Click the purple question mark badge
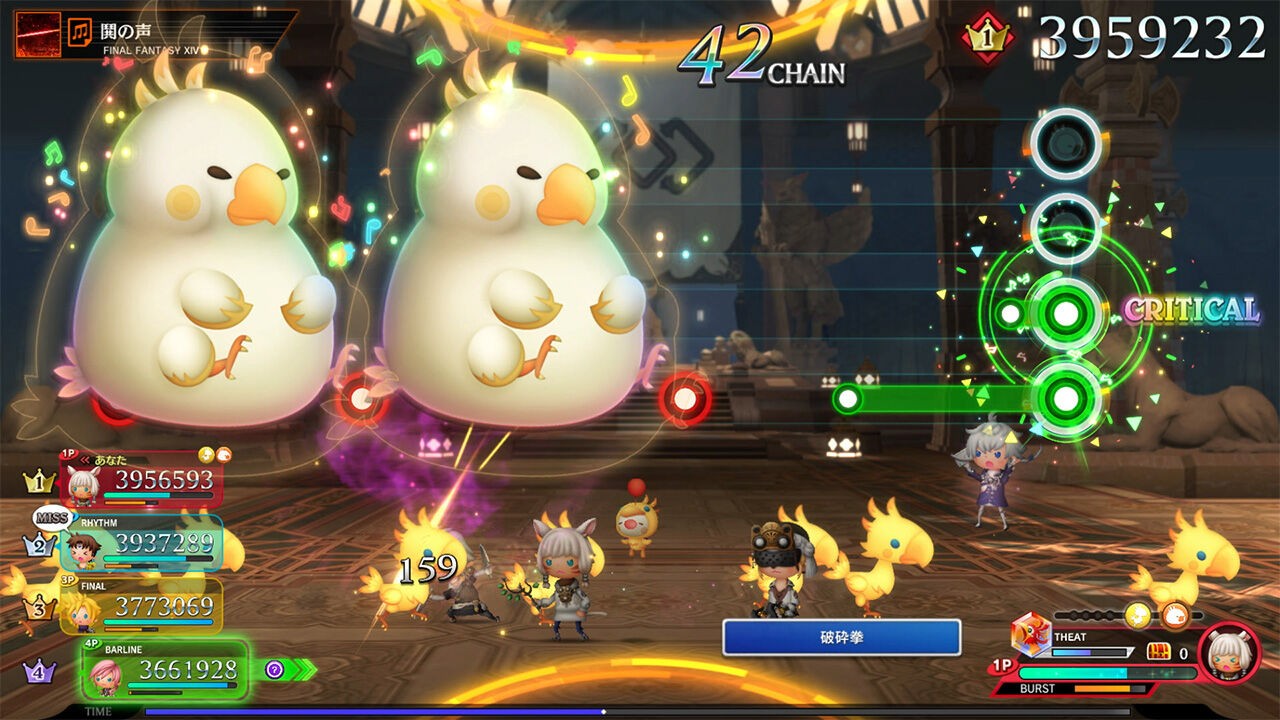Image resolution: width=1280 pixels, height=720 pixels. coord(275,669)
